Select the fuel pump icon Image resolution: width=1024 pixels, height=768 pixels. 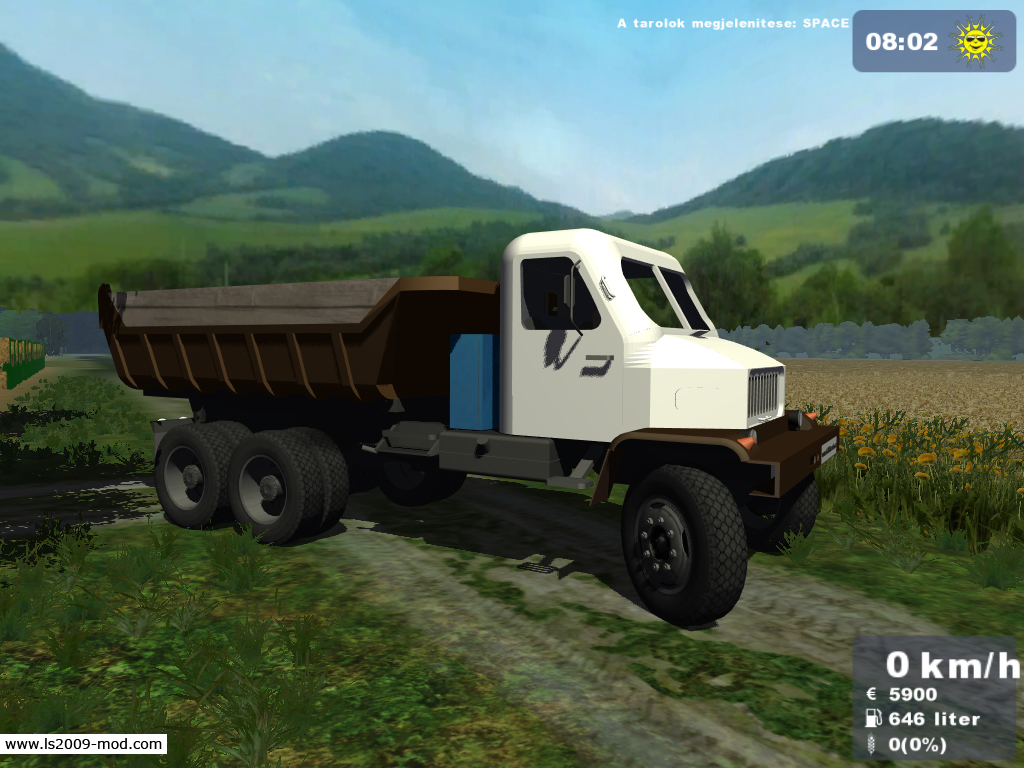tap(873, 718)
